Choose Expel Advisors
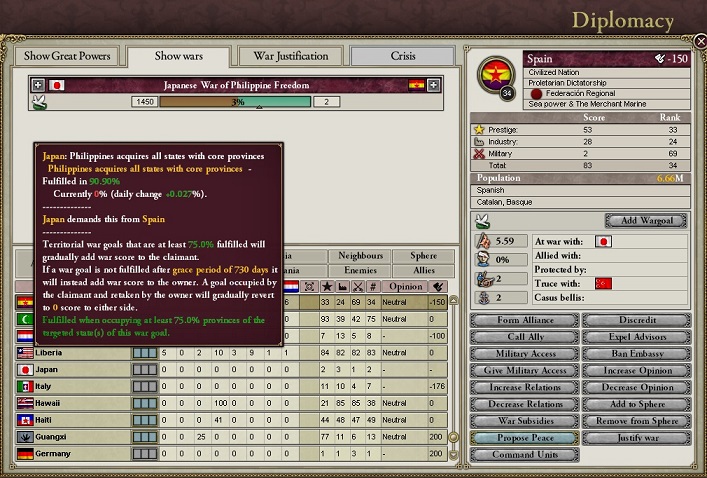This screenshot has height=478, width=707. click(x=635, y=337)
